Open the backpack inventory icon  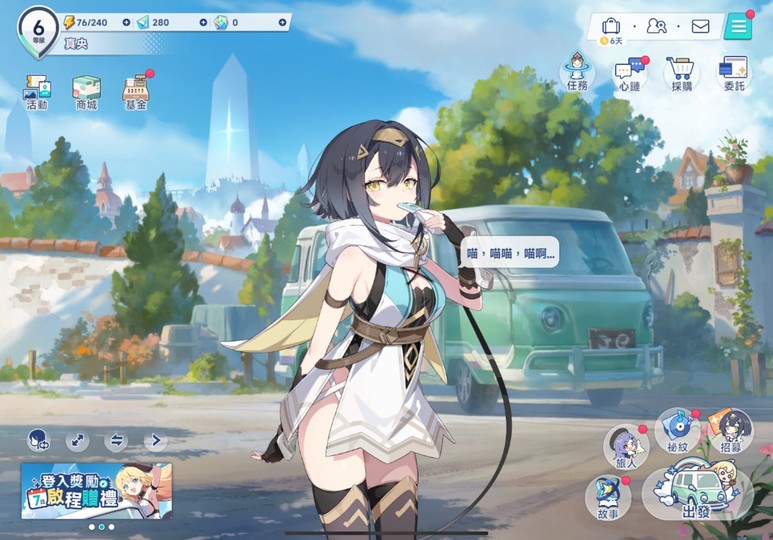pos(611,26)
